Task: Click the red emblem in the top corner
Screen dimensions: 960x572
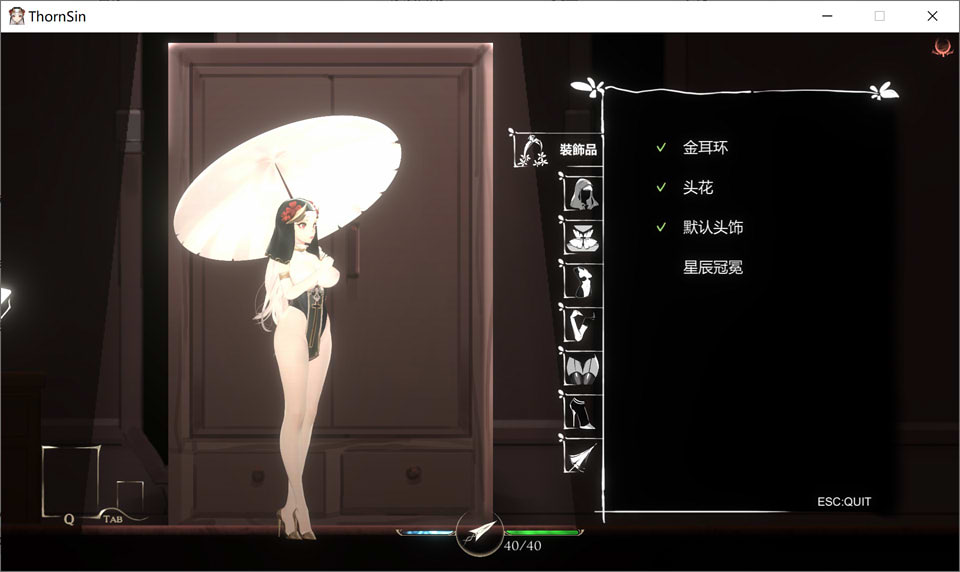Action: click(941, 47)
